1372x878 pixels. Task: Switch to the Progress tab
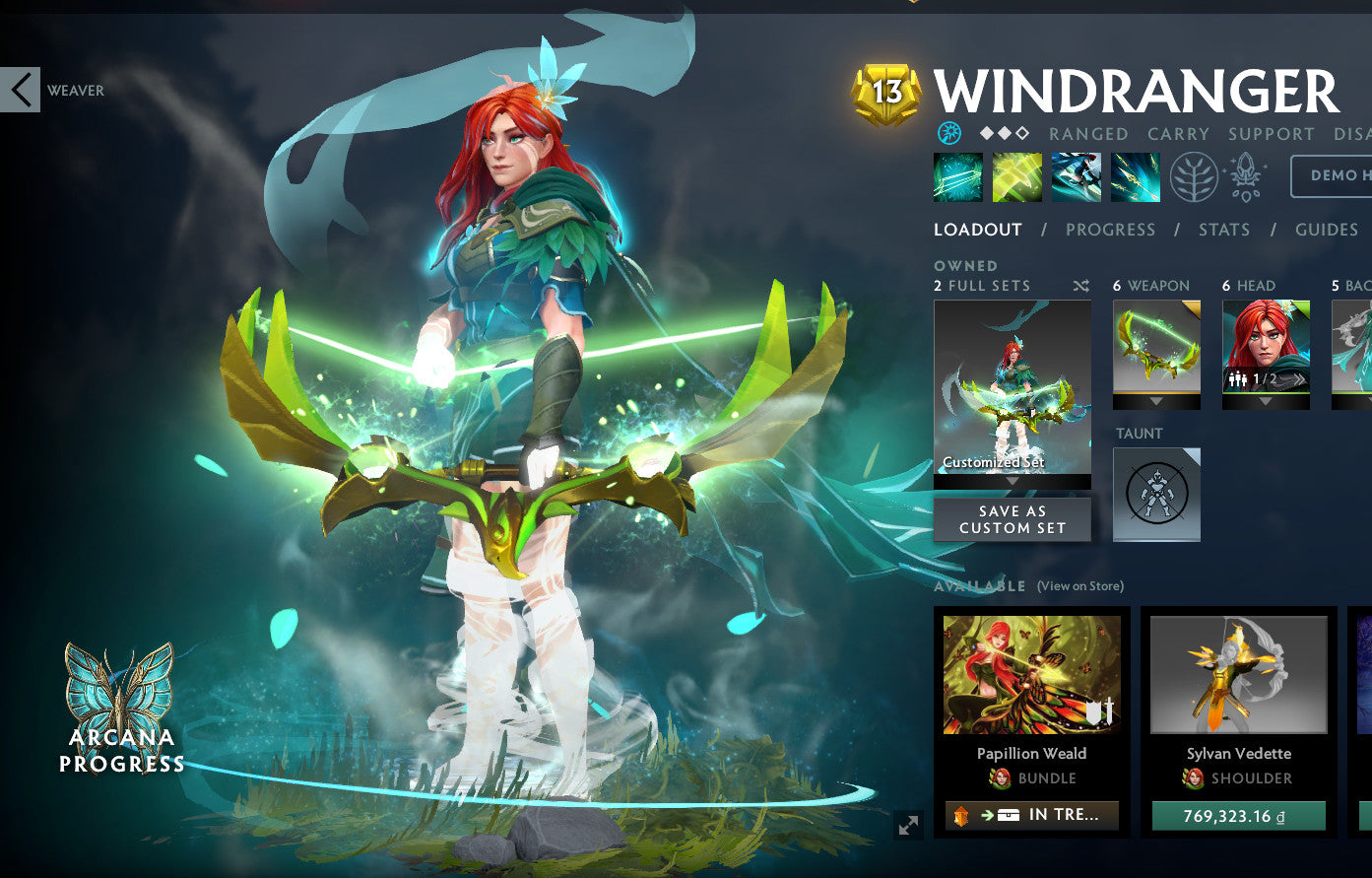[x=1111, y=229]
